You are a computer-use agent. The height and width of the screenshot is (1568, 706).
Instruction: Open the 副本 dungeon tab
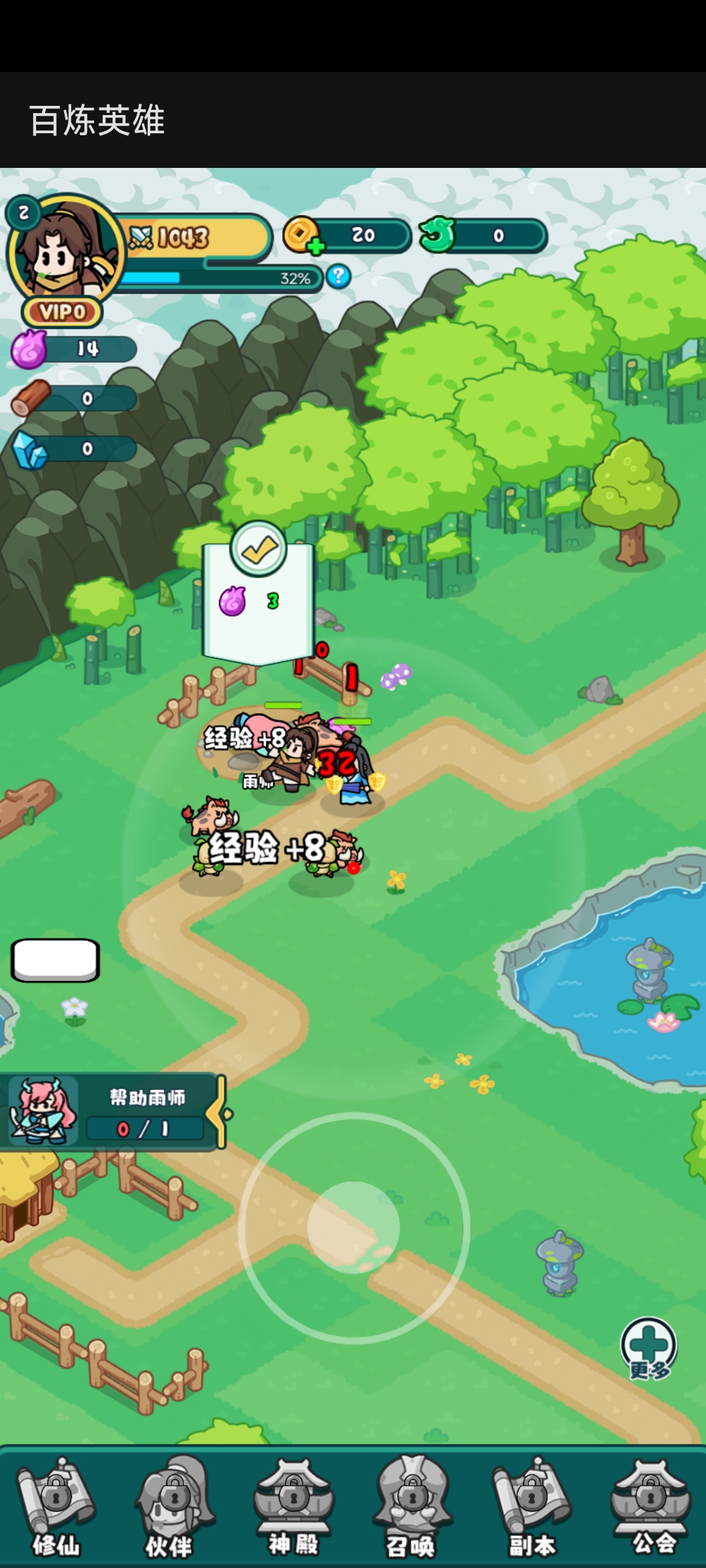[531, 1507]
